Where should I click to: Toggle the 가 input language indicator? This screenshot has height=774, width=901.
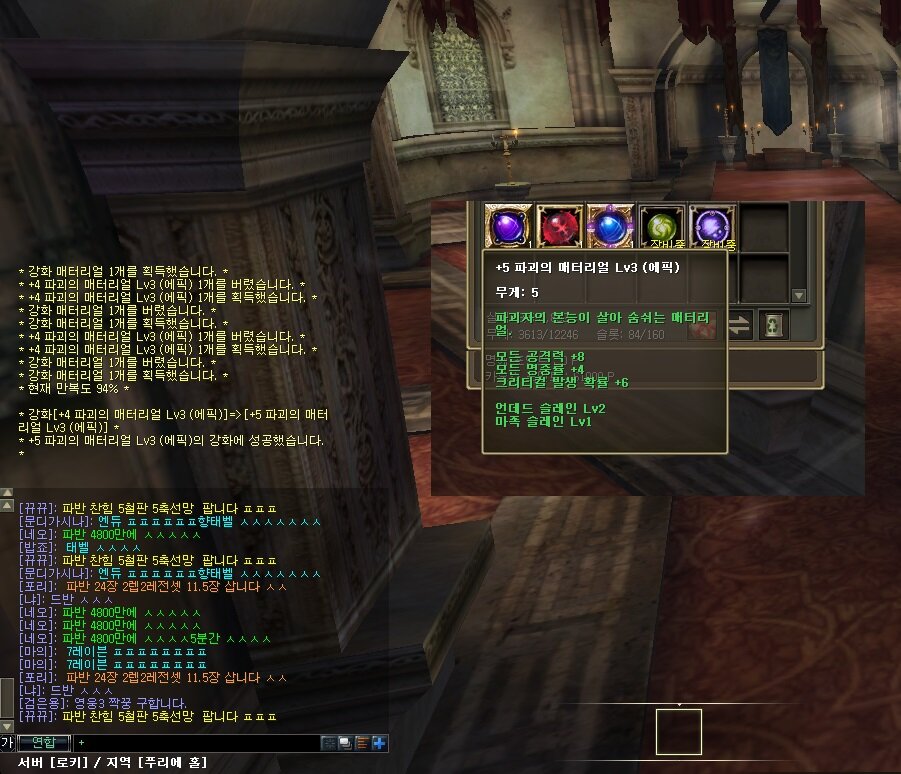7,742
